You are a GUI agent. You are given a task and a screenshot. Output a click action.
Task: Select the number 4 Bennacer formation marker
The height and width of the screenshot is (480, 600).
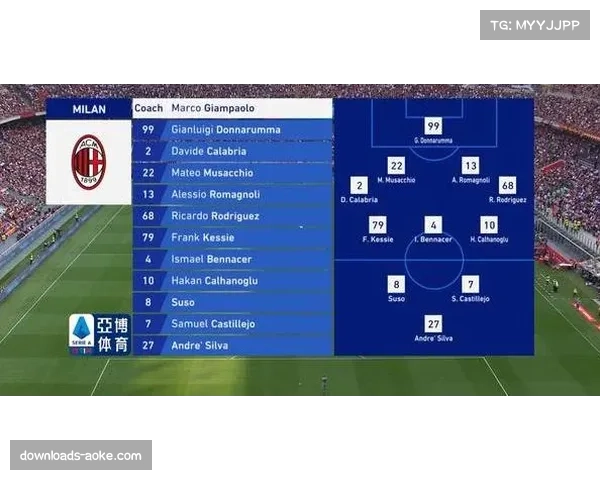pyautogui.click(x=433, y=225)
